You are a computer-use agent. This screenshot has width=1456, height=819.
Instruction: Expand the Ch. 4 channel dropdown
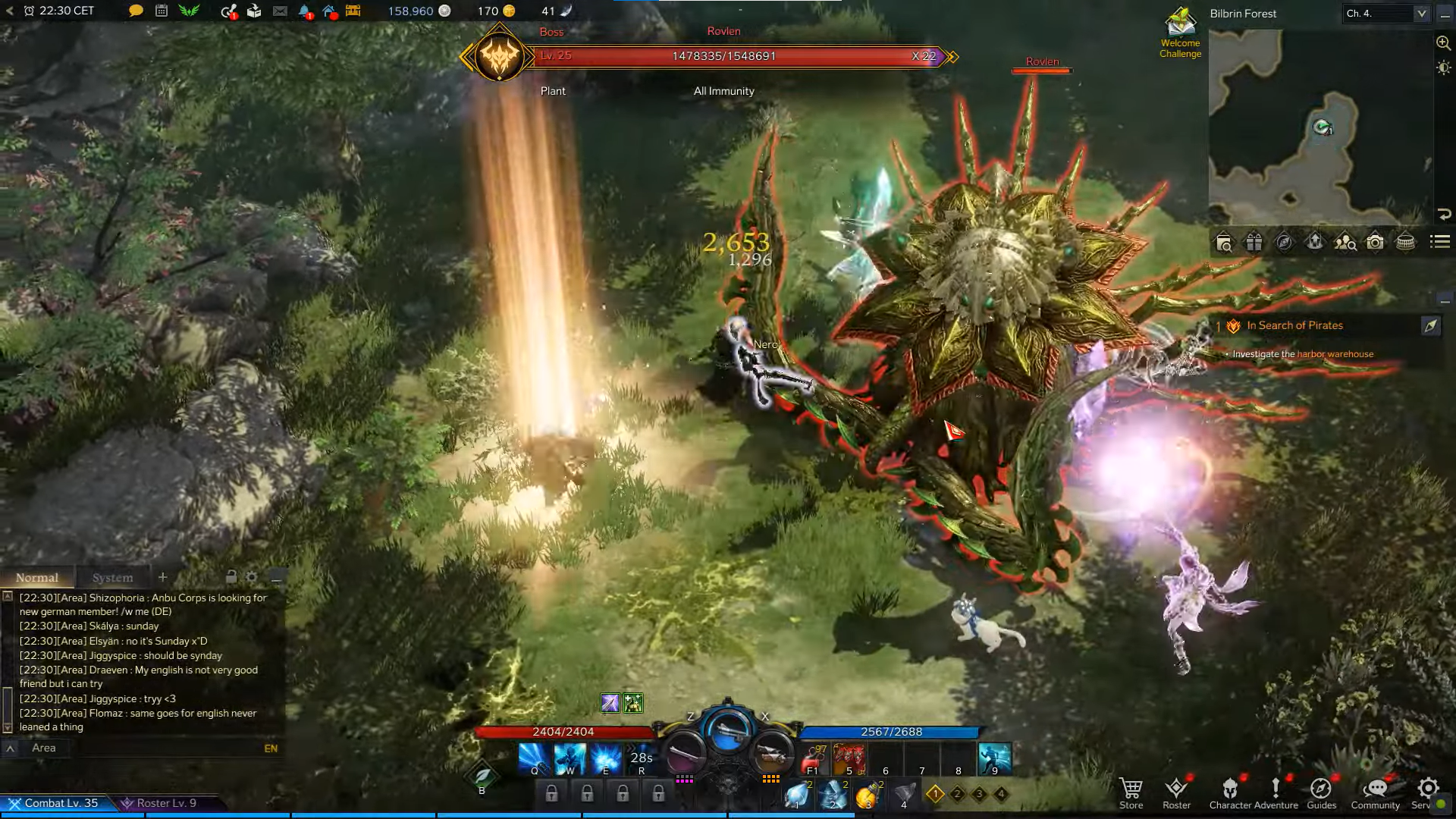pos(1421,13)
